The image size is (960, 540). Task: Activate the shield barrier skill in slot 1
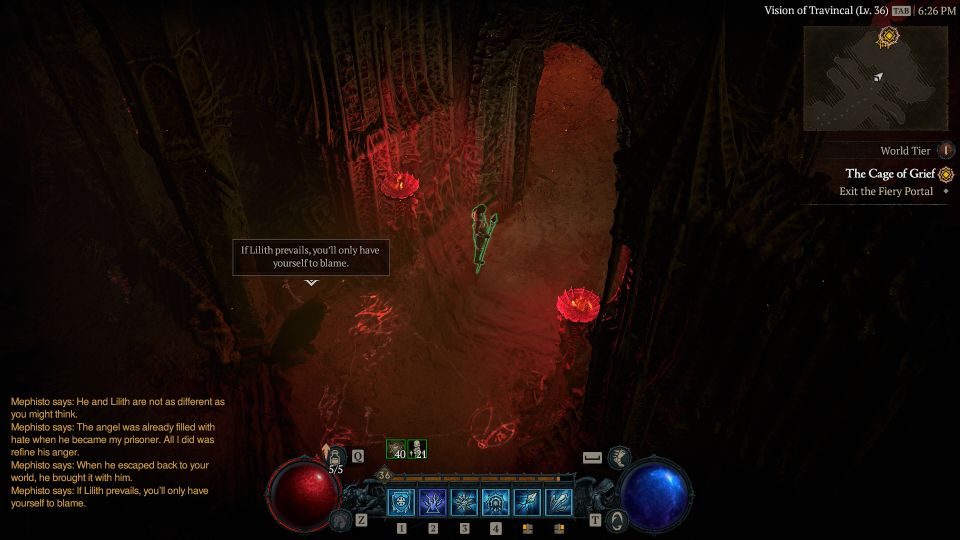401,502
